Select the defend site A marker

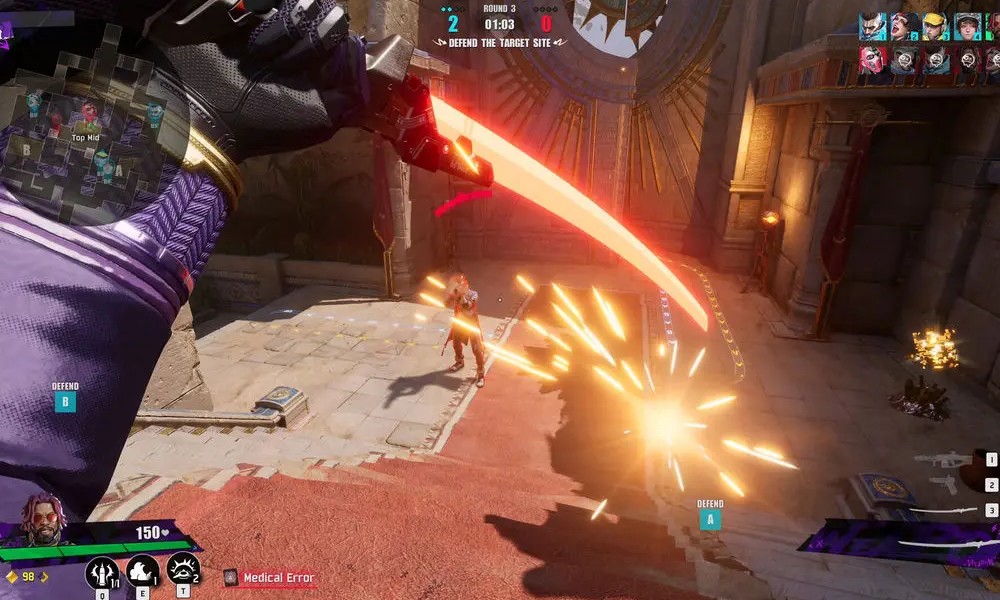[710, 518]
